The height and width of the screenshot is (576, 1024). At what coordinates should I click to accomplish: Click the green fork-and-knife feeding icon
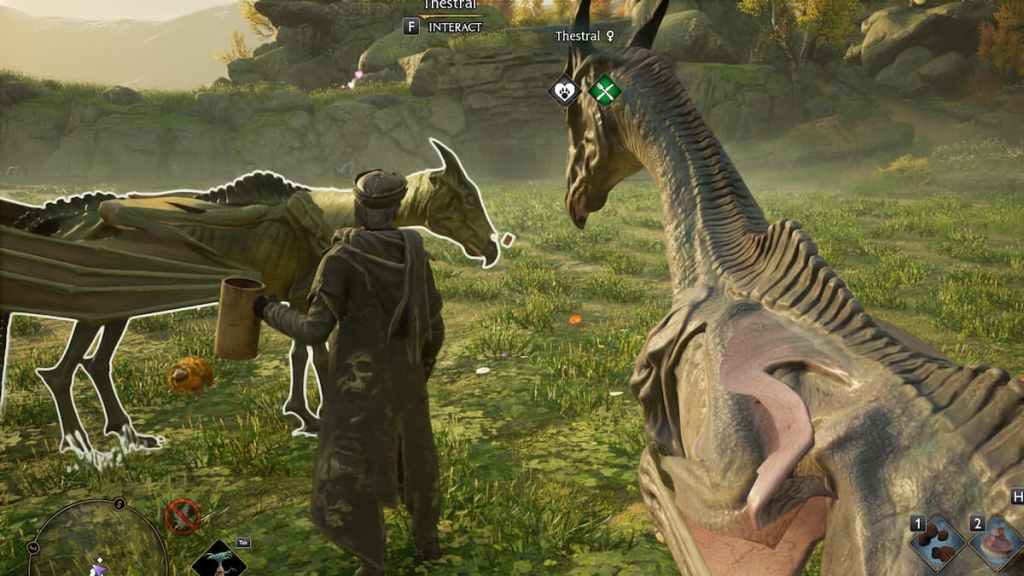tap(604, 91)
